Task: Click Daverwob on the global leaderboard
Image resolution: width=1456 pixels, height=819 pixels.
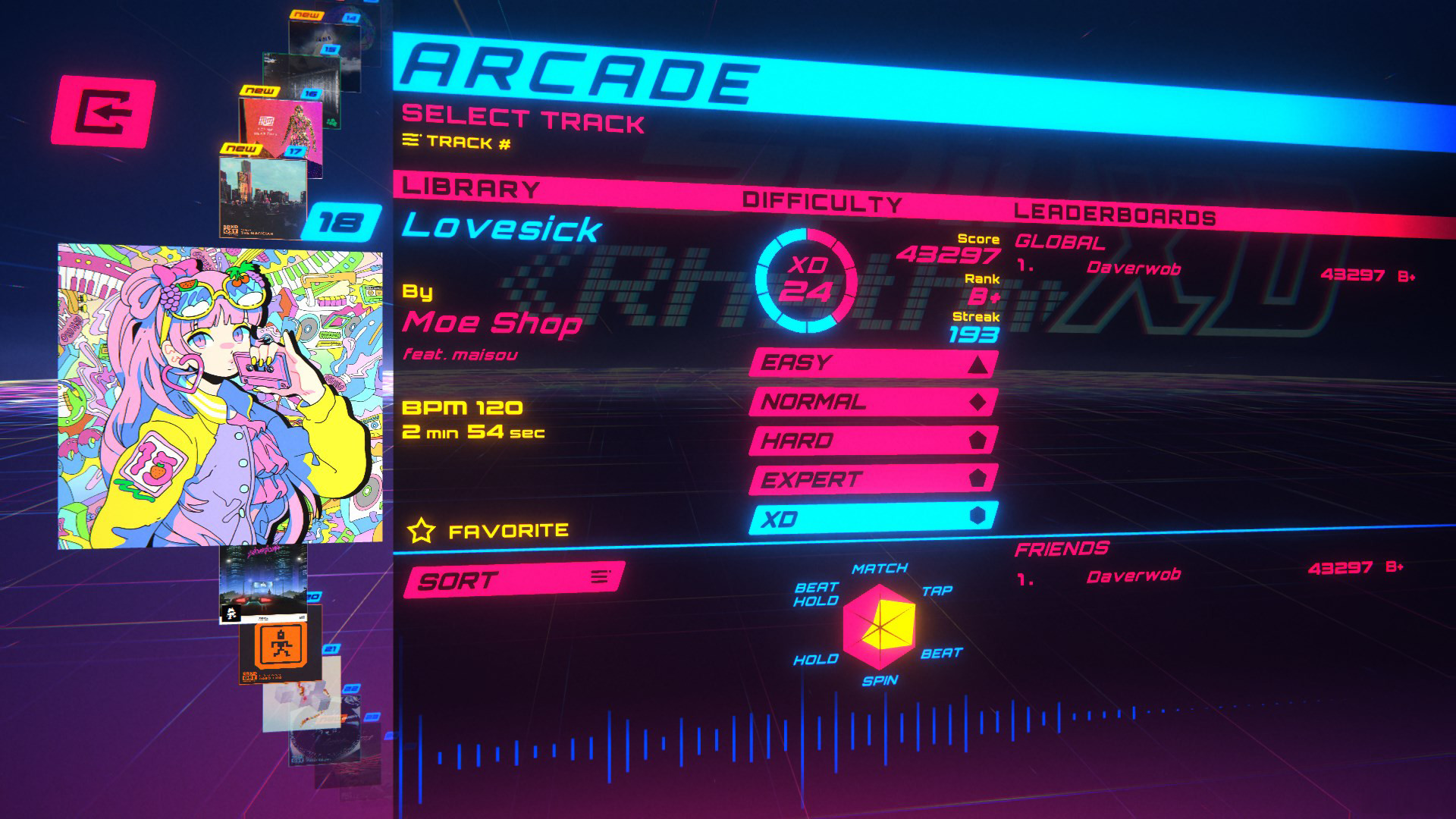Action: [1134, 268]
